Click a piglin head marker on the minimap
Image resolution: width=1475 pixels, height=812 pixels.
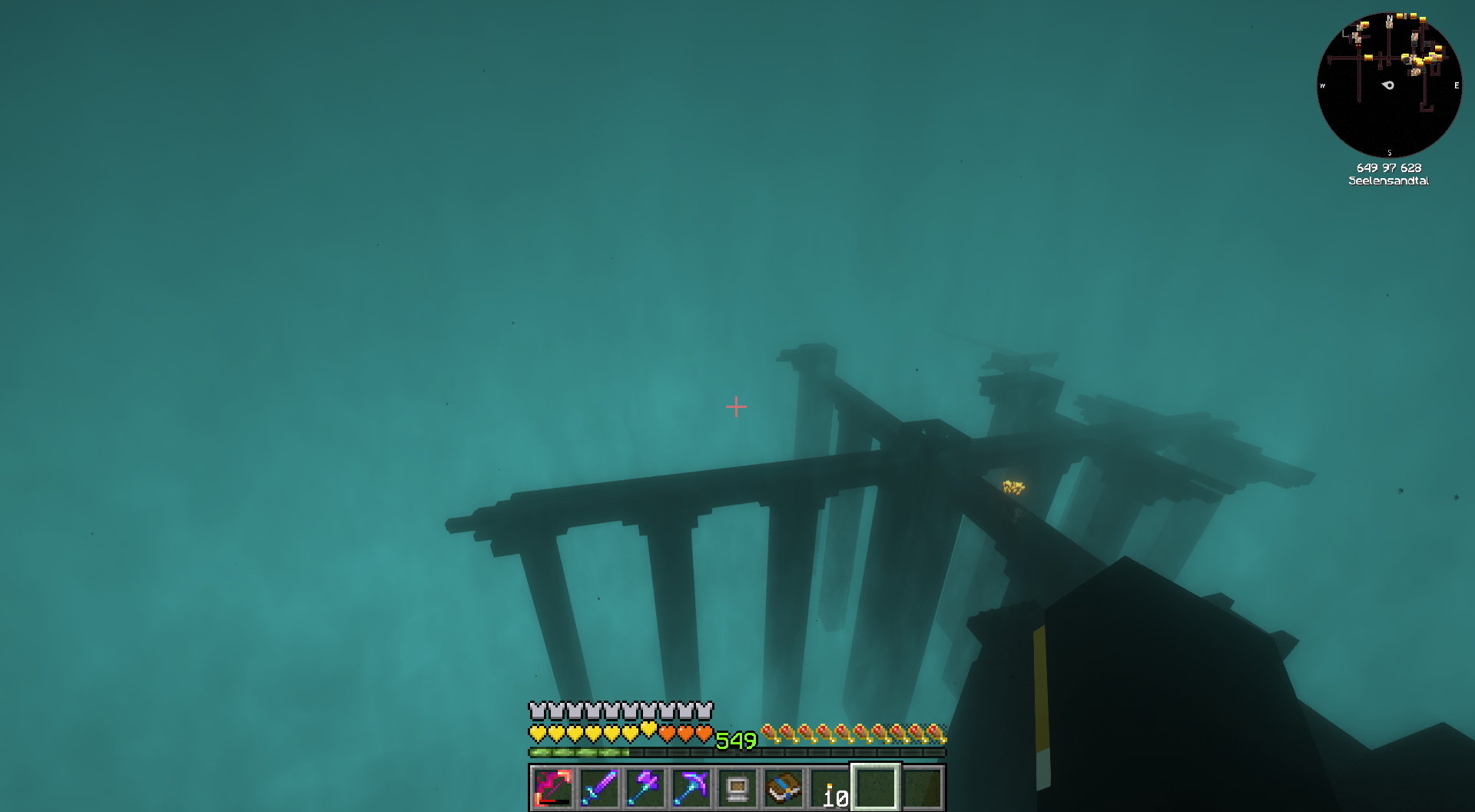click(1390, 25)
